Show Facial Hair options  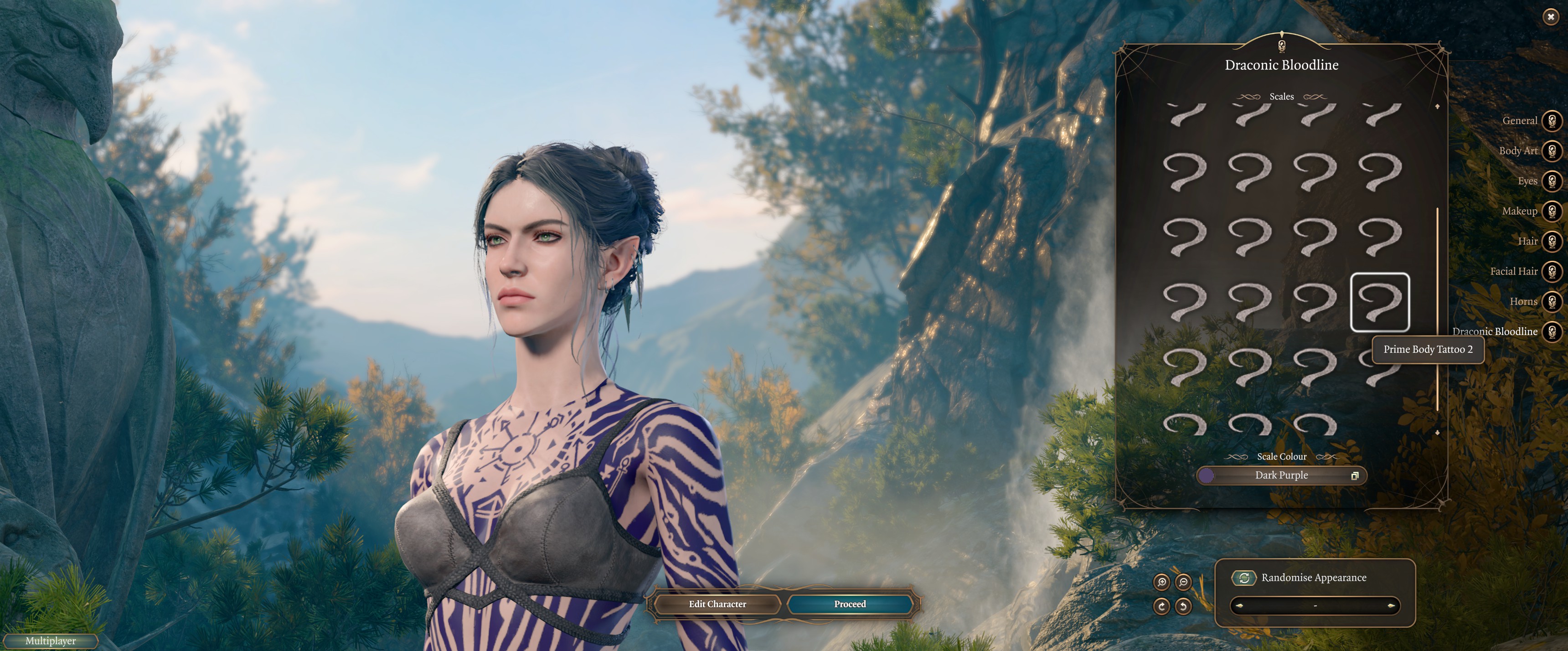(x=1552, y=271)
